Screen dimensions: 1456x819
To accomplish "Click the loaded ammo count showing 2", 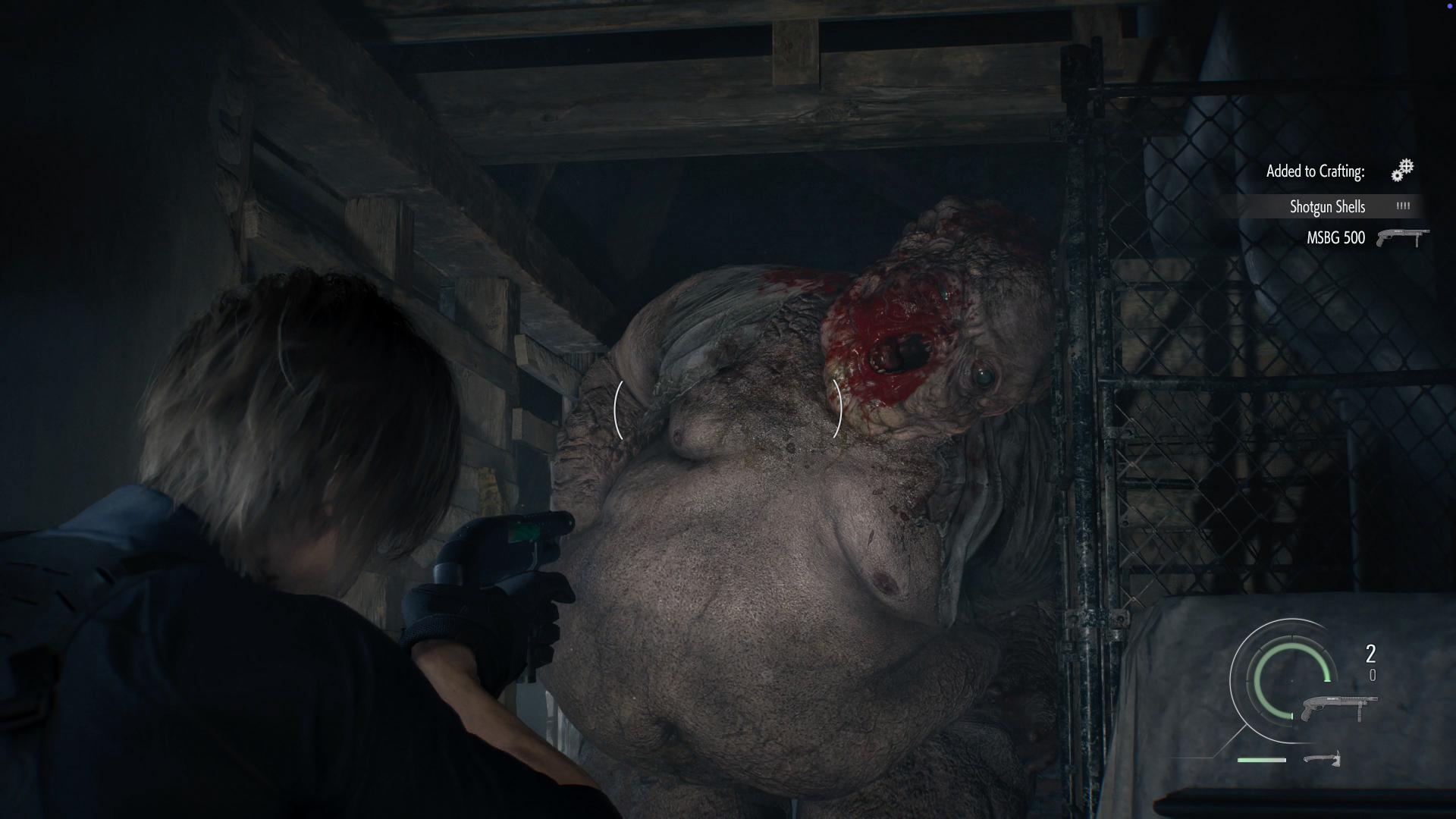I will click(x=1370, y=653).
